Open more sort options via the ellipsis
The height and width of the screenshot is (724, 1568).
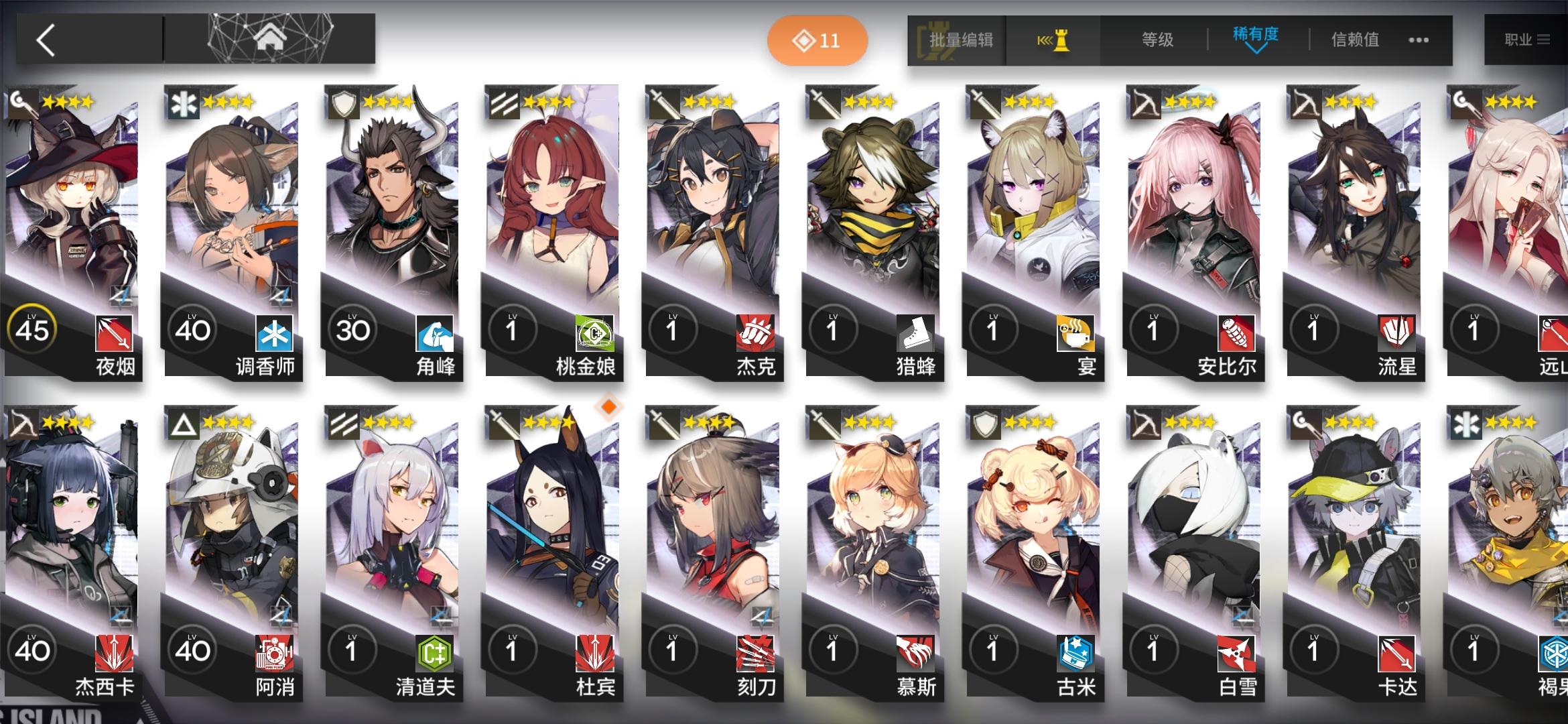click(1418, 40)
